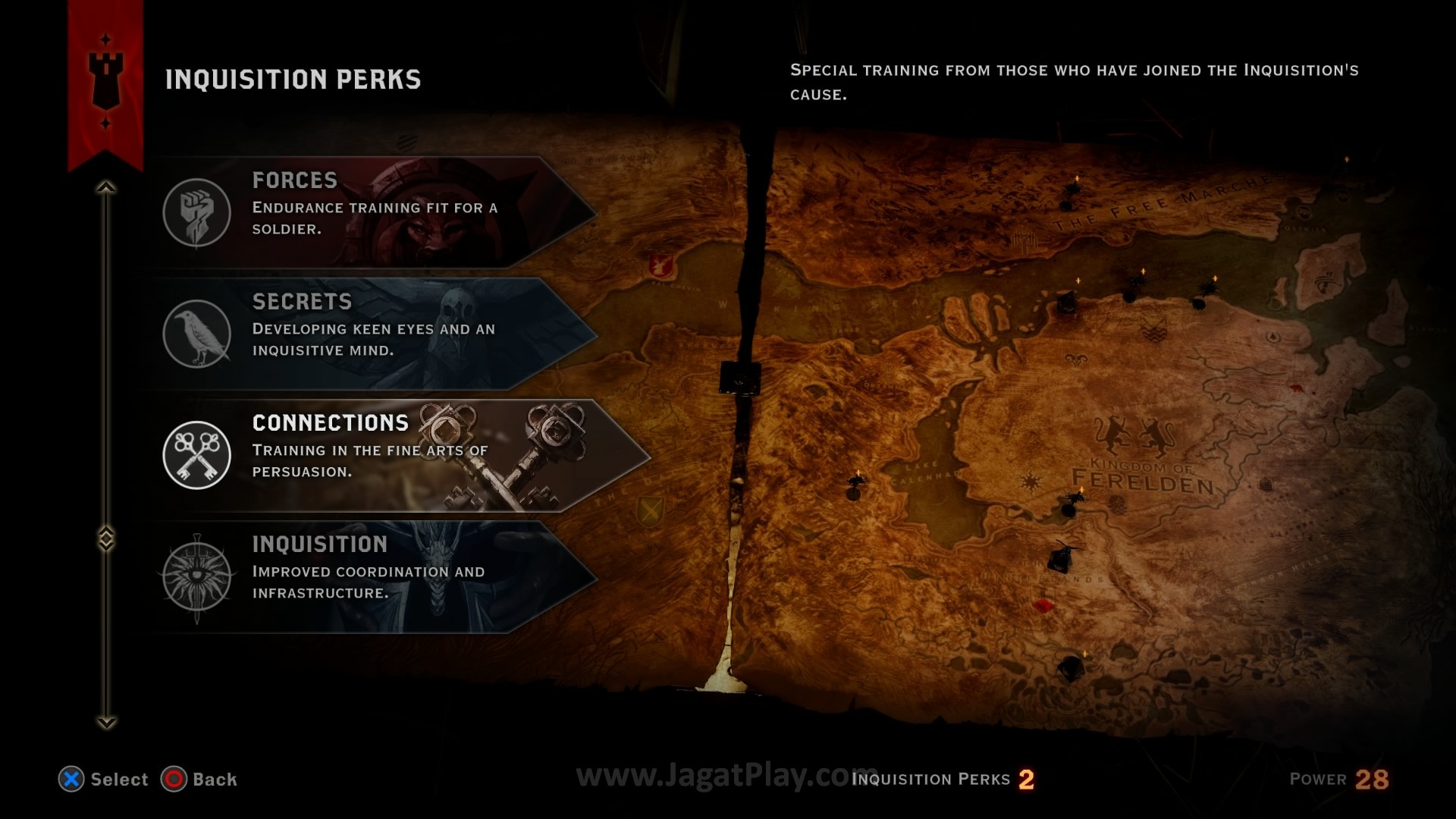This screenshot has height=819, width=1456.
Task: Click the scroll-down arrow below the list
Action: click(106, 723)
